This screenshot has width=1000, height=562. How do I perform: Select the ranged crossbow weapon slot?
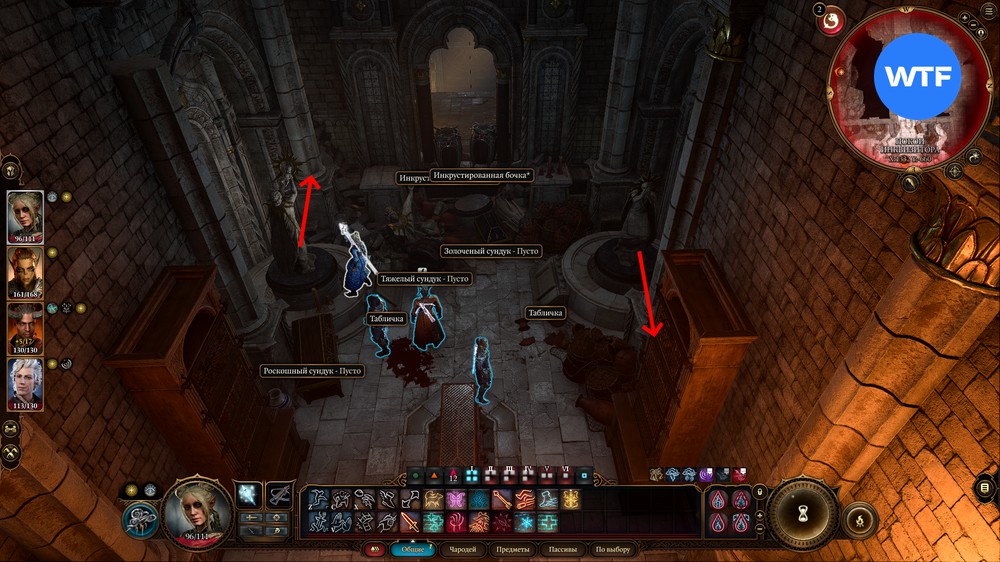point(280,493)
